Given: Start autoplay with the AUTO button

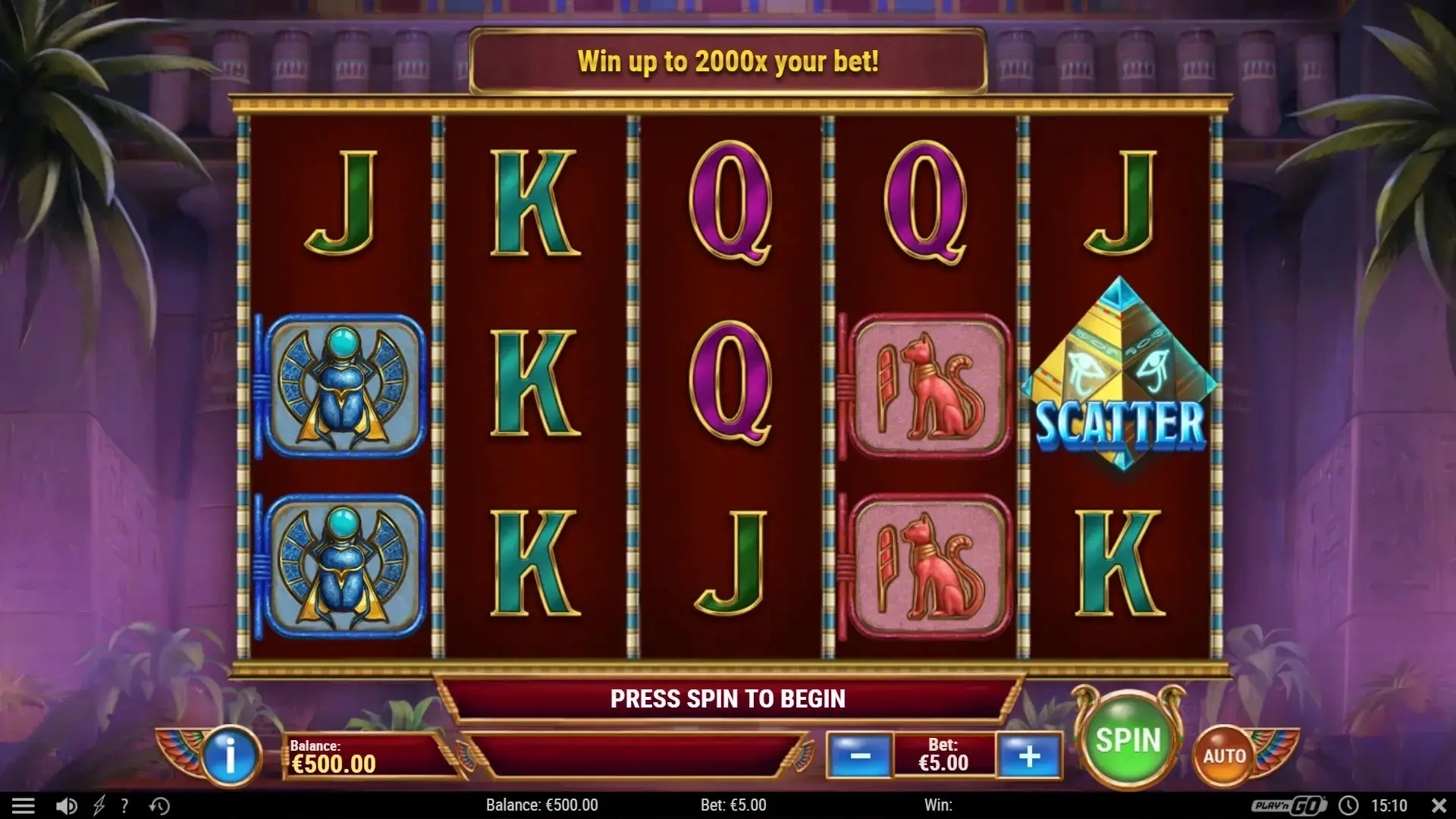Looking at the screenshot, I should pos(1224,755).
